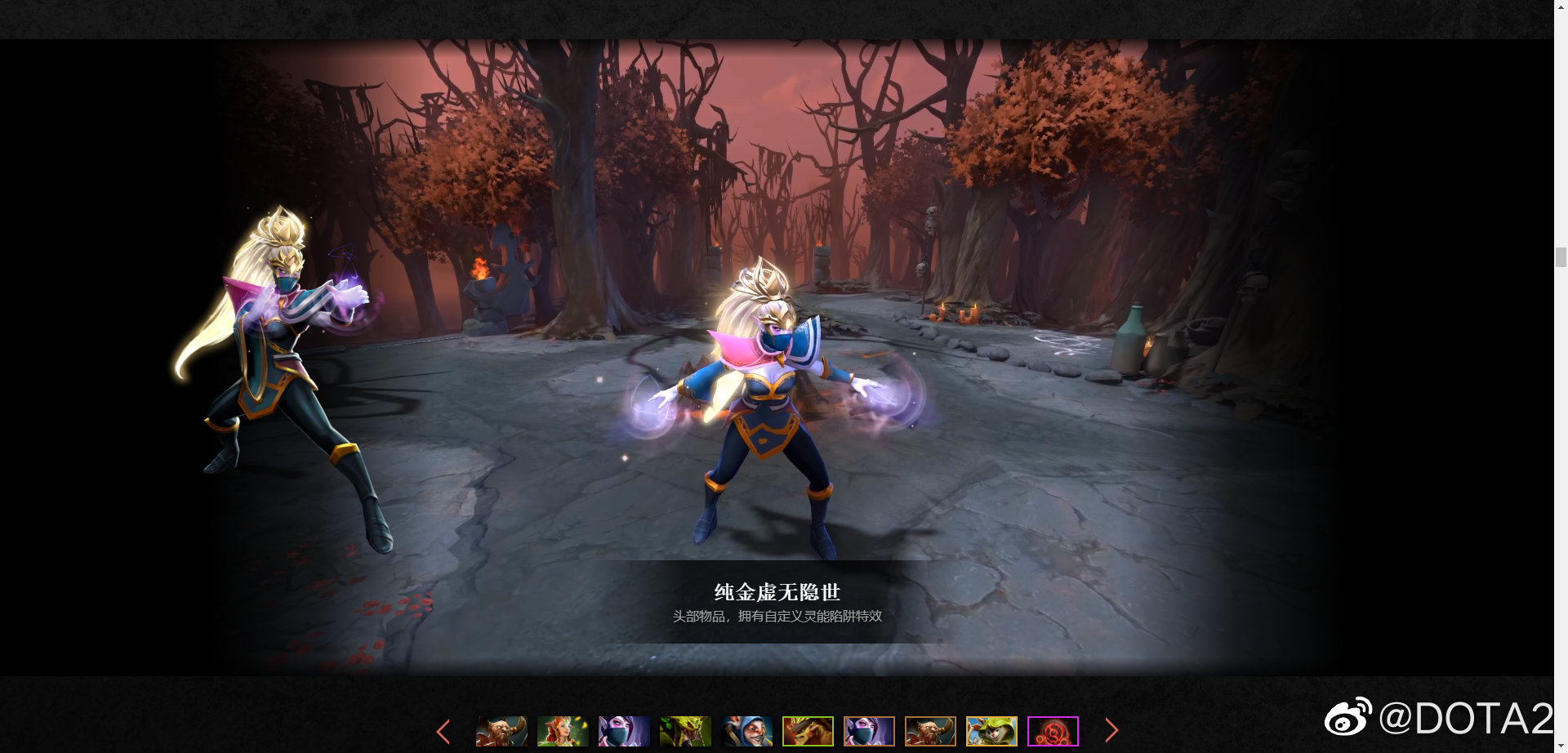The width and height of the screenshot is (1568, 753).
Task: Click the left carousel arrow
Action: (x=443, y=730)
